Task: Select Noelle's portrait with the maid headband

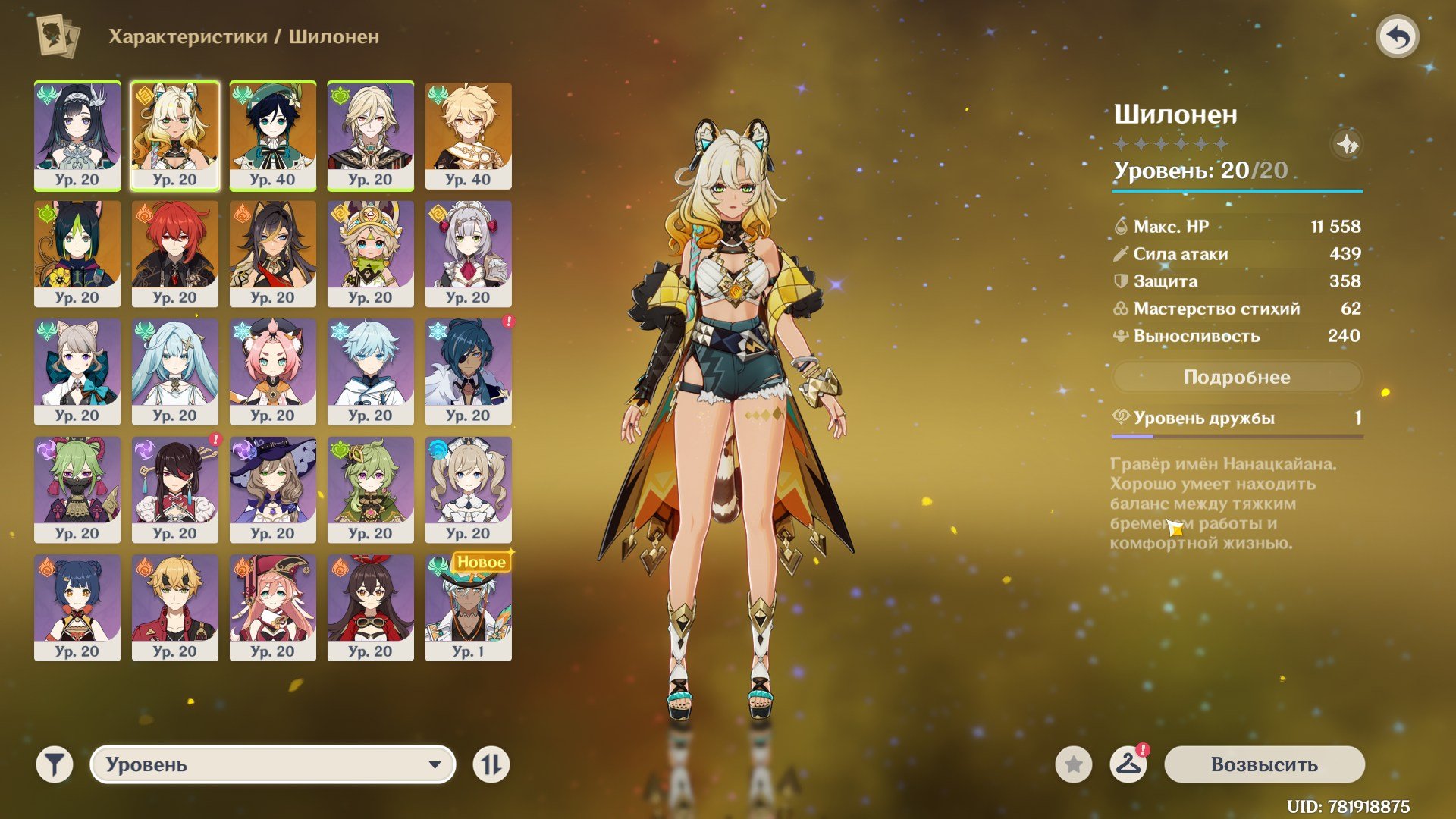Action: (468, 253)
